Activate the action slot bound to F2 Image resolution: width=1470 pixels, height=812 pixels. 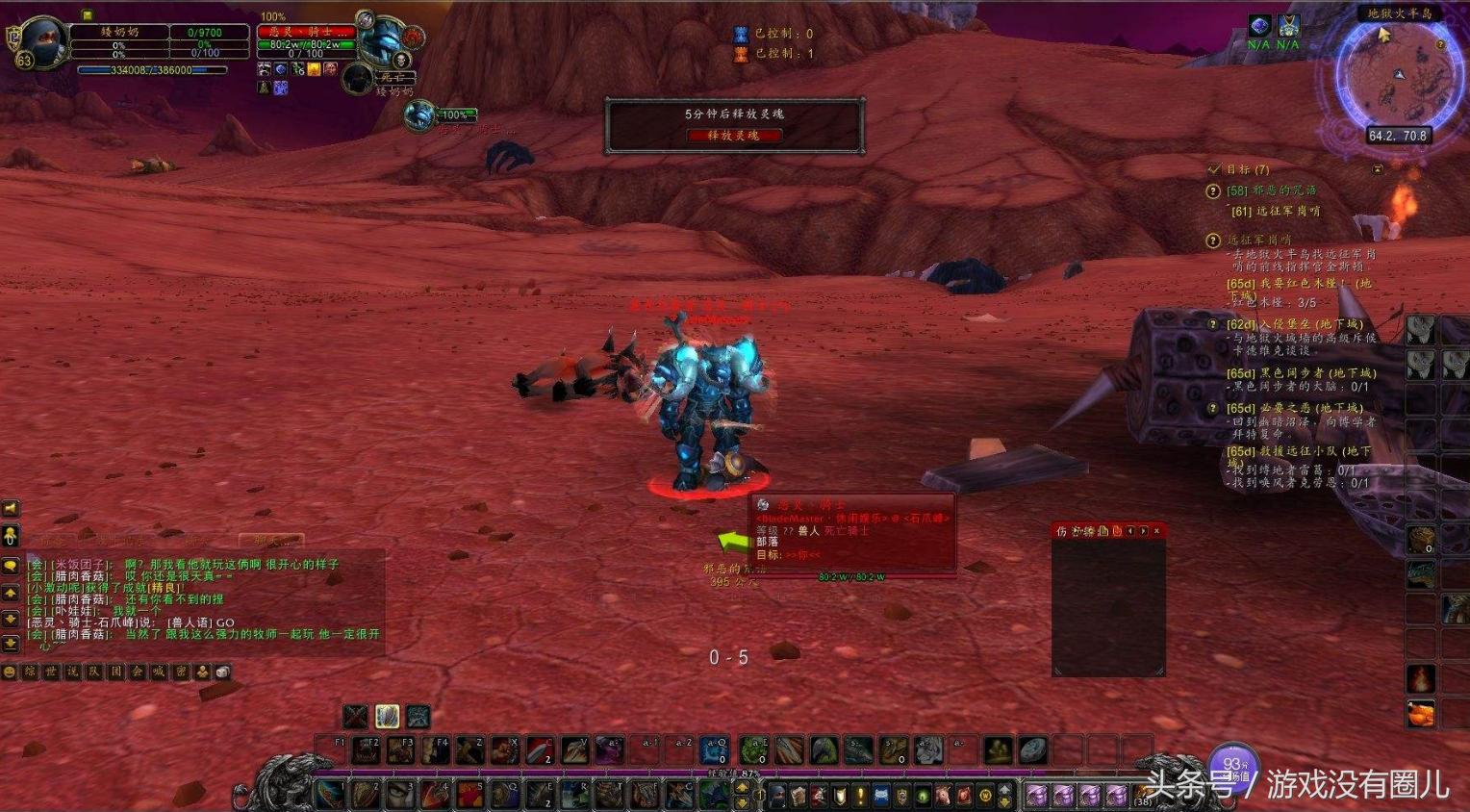[x=366, y=750]
